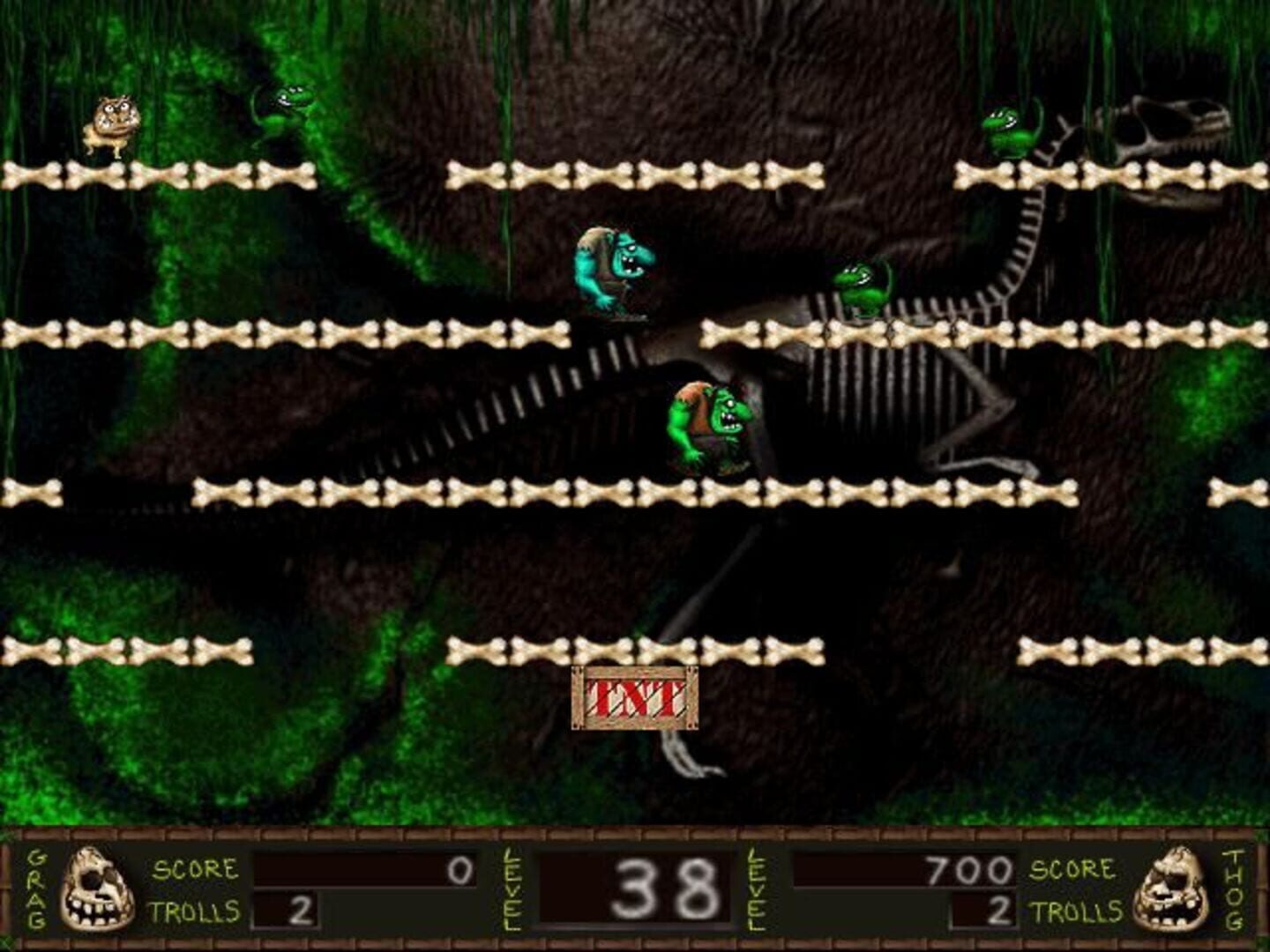
Task: Click the large green troll in the center
Action: click(x=710, y=423)
